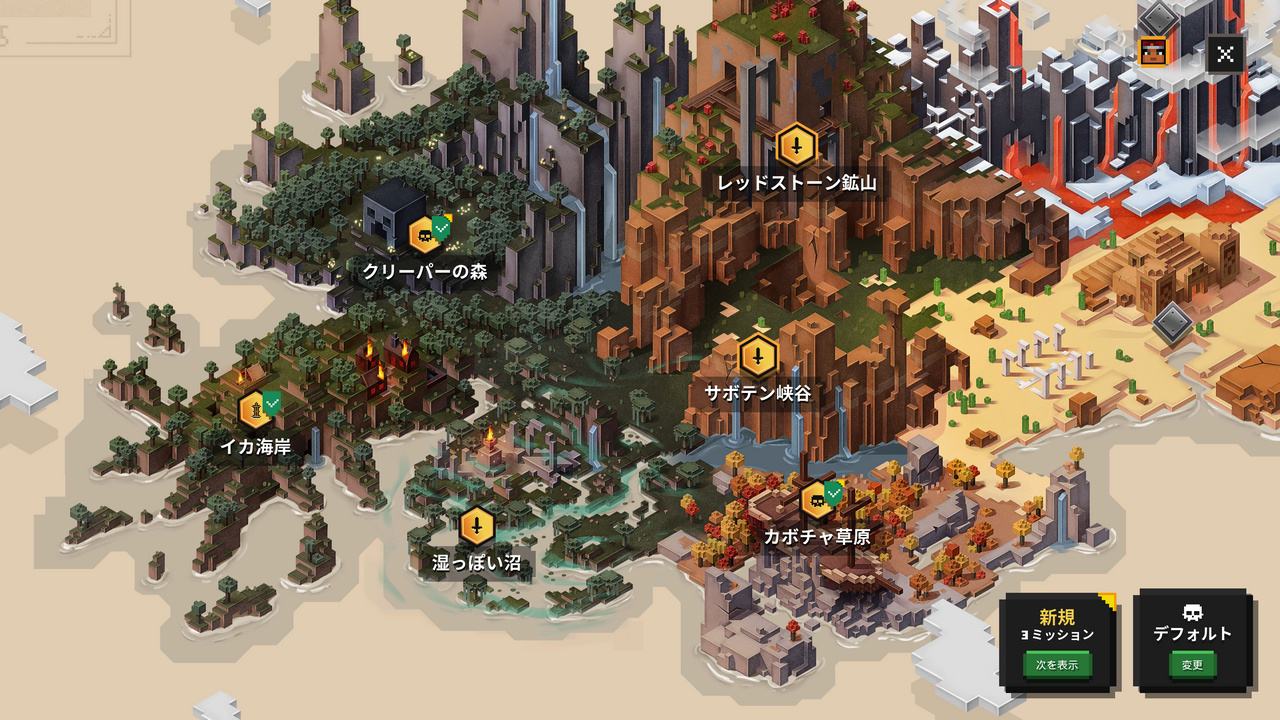Select the grey diamond marker above the player head
1280x720 pixels.
pyautogui.click(x=1157, y=17)
